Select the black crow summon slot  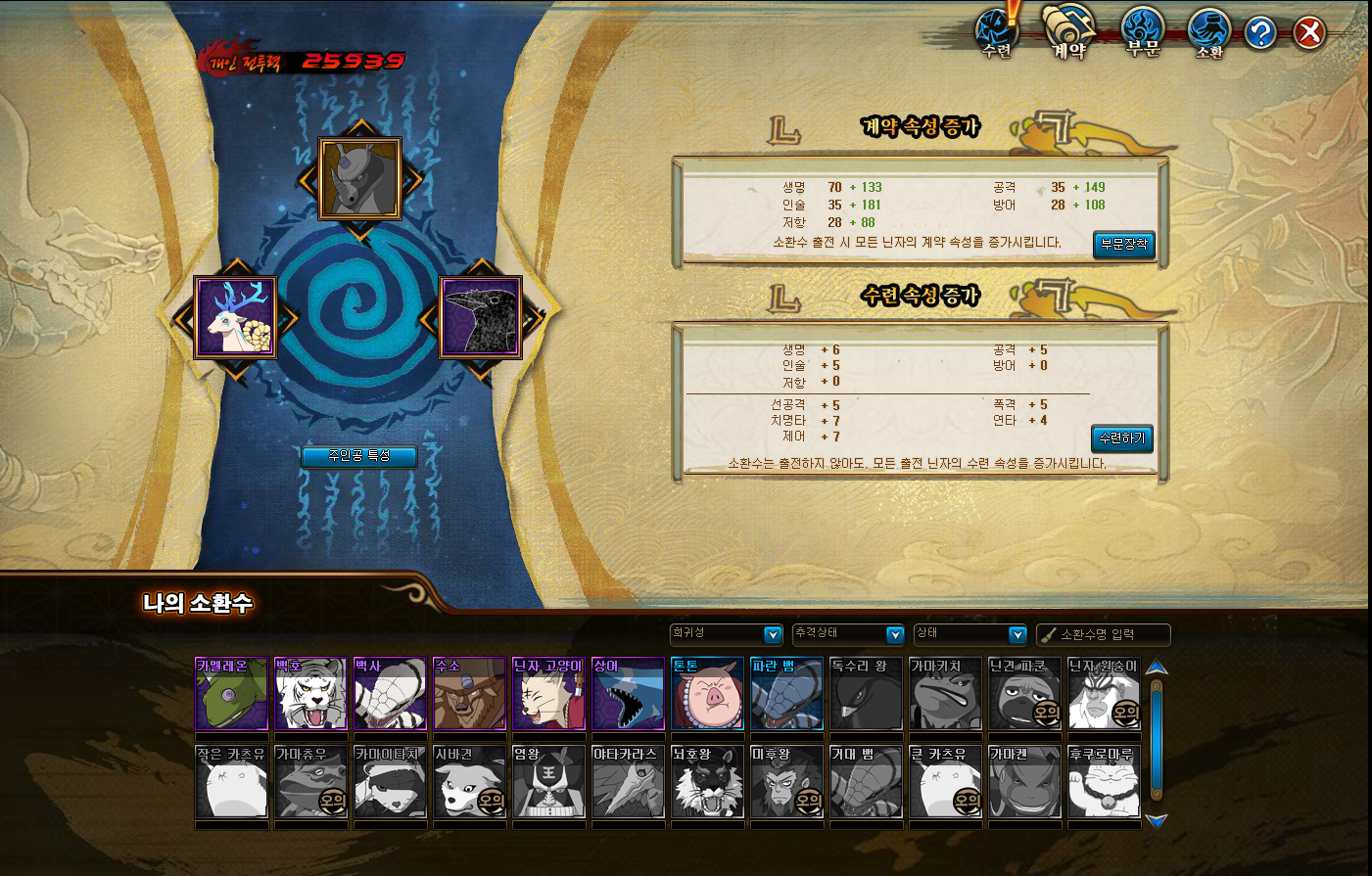click(x=480, y=318)
